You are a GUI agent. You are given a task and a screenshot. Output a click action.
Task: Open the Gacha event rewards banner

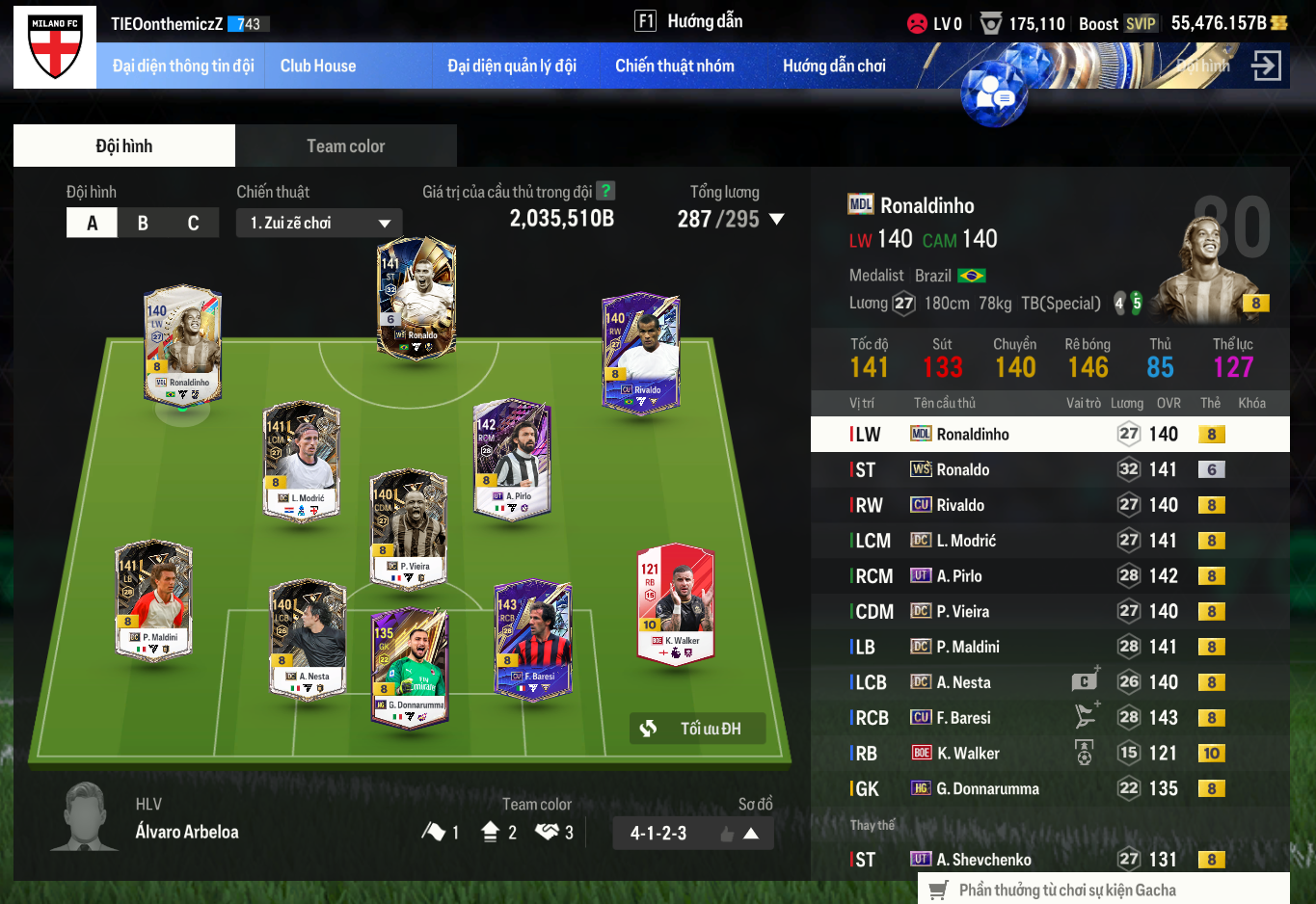pyautogui.click(x=1103, y=891)
